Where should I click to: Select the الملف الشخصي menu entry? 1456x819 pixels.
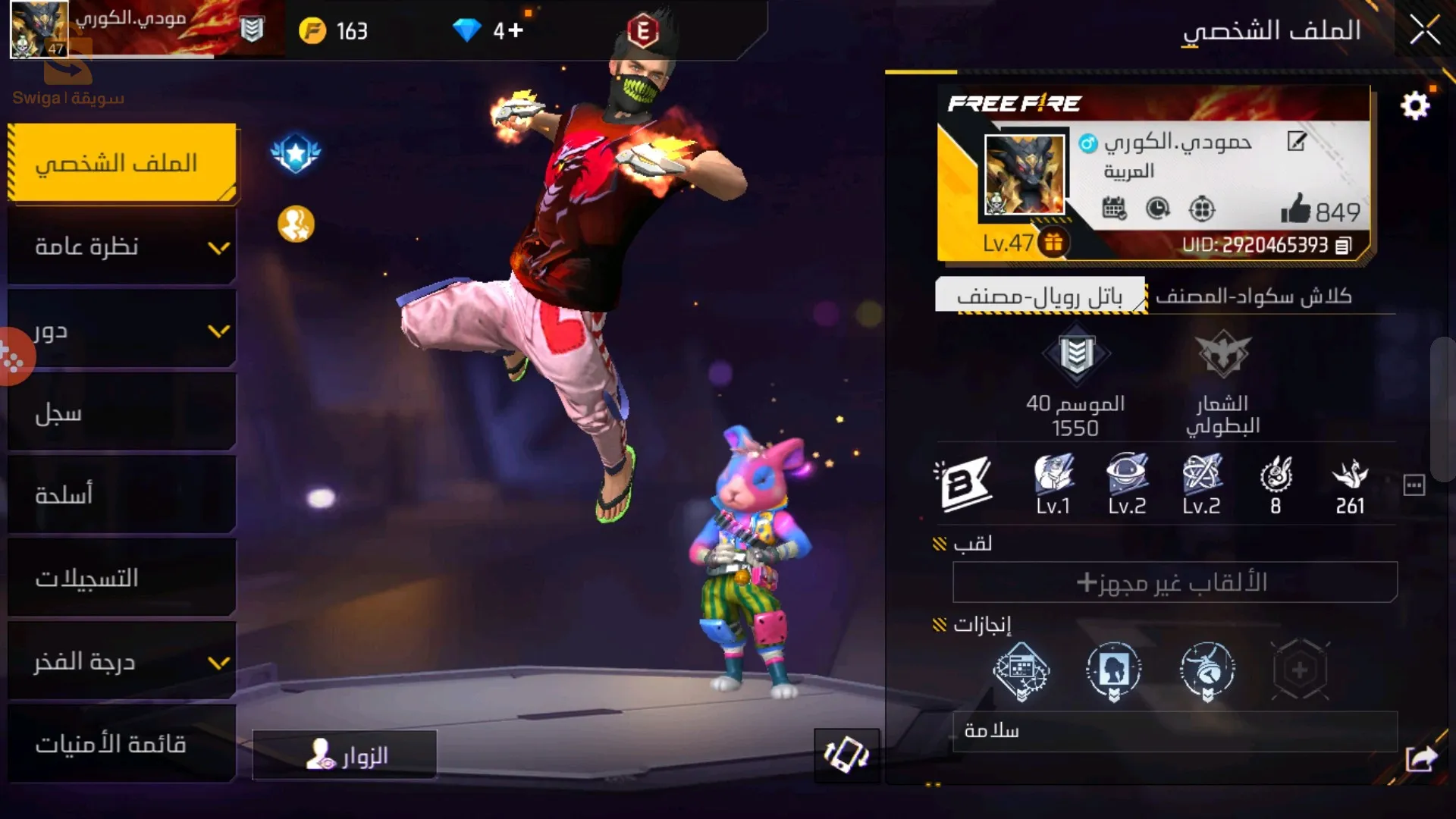point(121,163)
